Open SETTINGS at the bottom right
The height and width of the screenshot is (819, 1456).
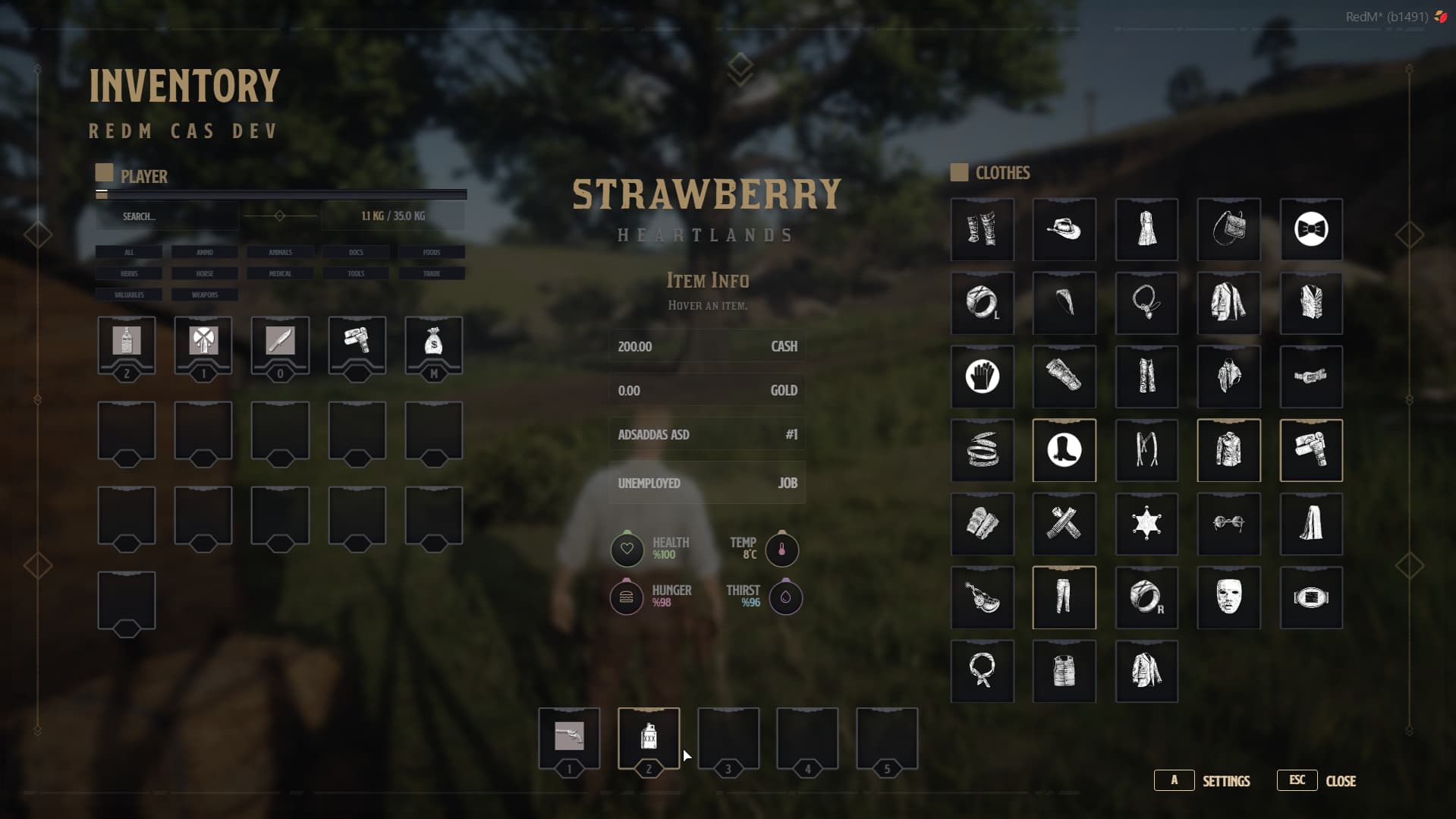[1226, 781]
